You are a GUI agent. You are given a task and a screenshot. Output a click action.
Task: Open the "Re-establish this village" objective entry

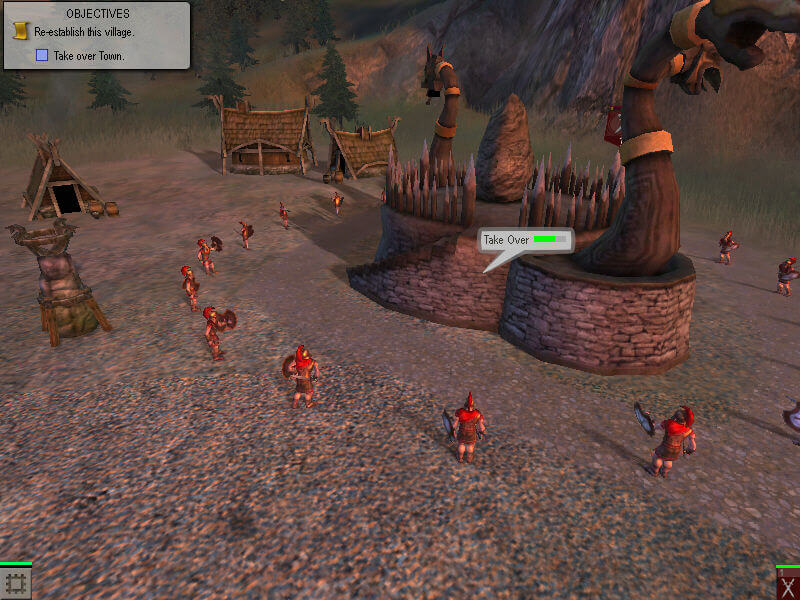tap(84, 33)
